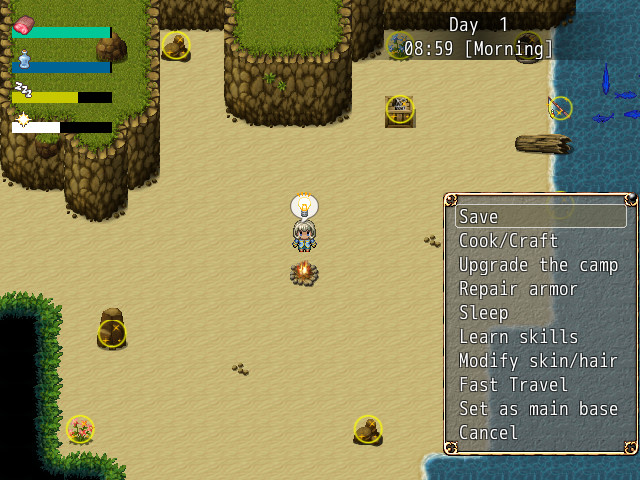Pick Set as main base
This screenshot has height=480, width=640.
(540, 409)
